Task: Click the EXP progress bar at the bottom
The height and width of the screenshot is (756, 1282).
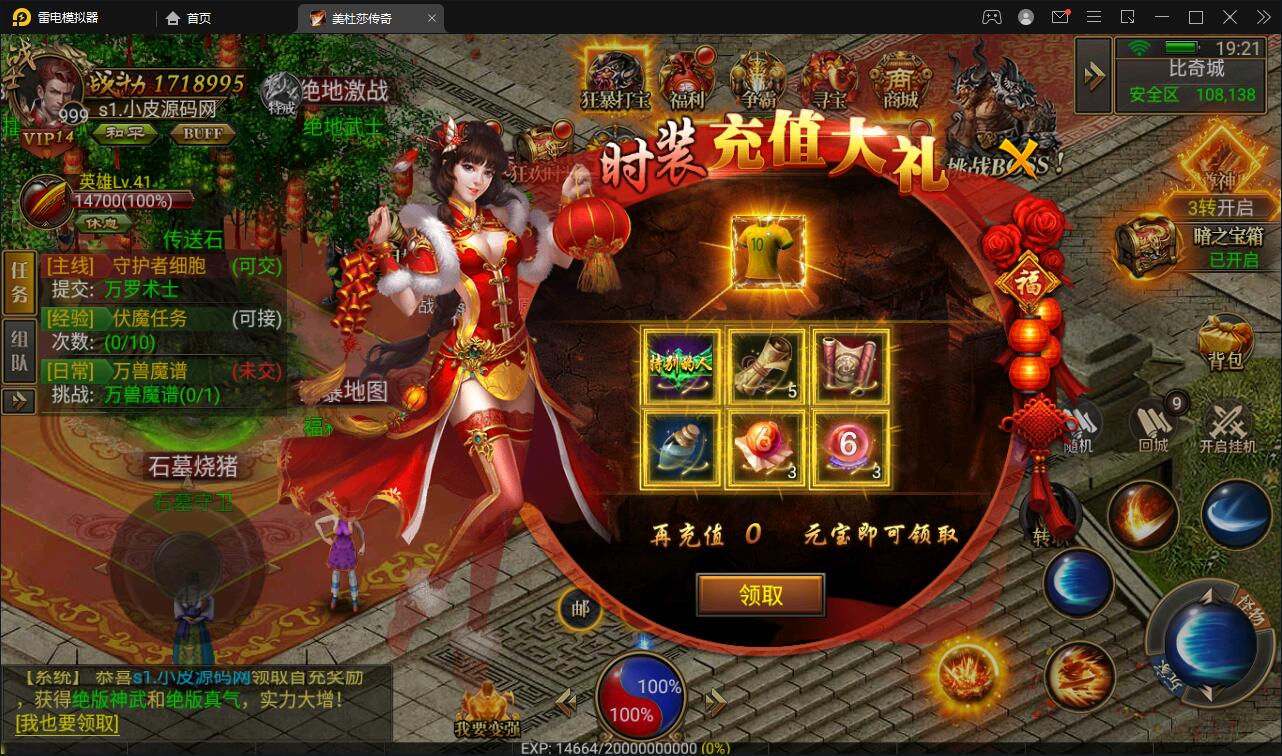Action: tap(640, 745)
